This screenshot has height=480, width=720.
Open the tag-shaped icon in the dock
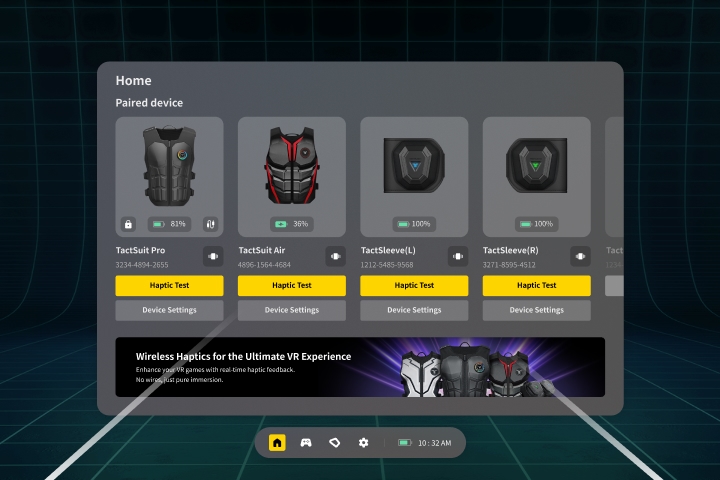pyautogui.click(x=335, y=442)
